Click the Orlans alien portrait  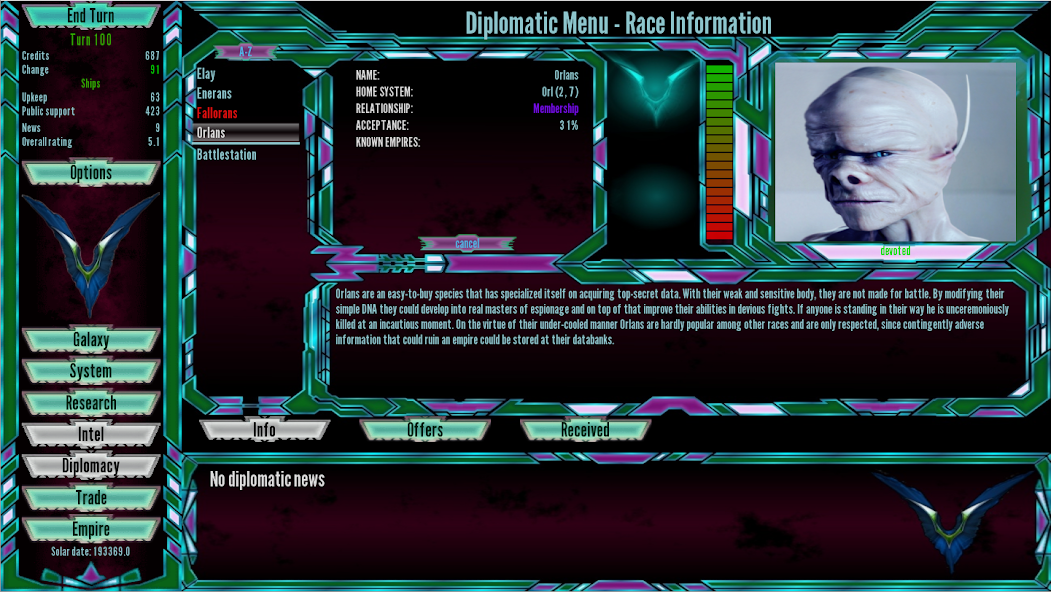pyautogui.click(x=895, y=151)
